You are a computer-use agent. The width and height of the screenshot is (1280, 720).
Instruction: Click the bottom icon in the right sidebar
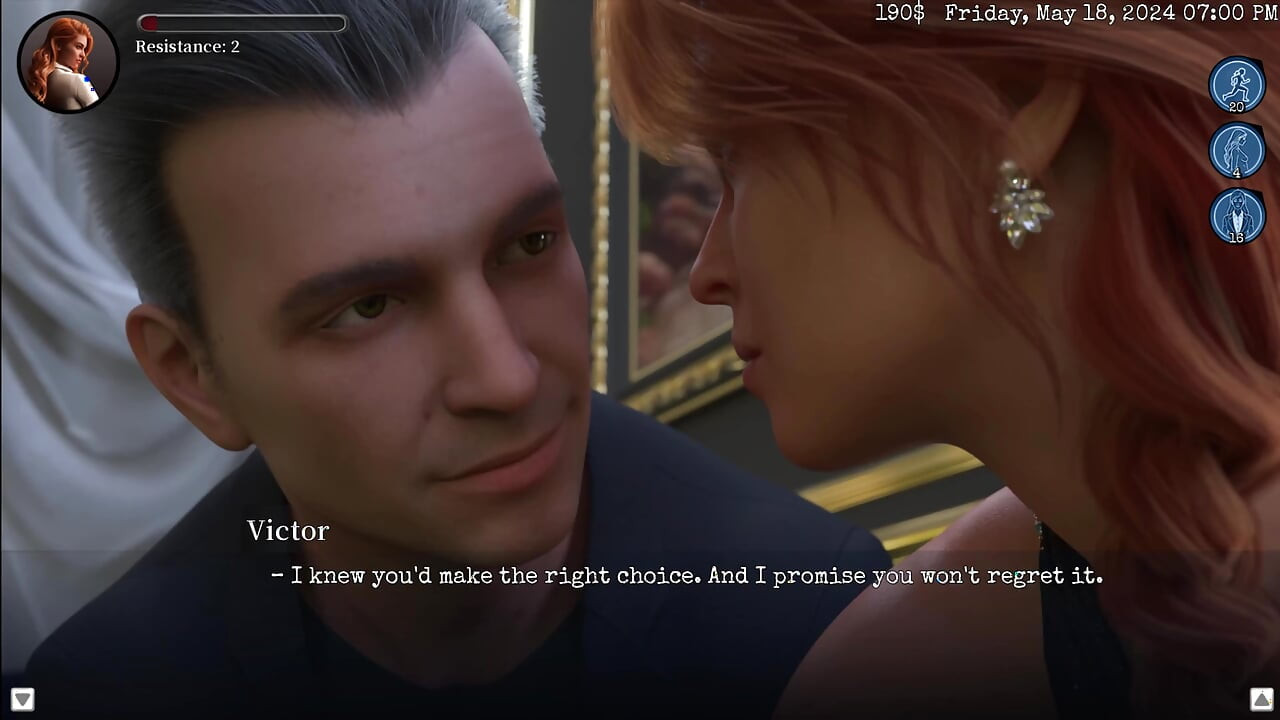click(x=1237, y=217)
